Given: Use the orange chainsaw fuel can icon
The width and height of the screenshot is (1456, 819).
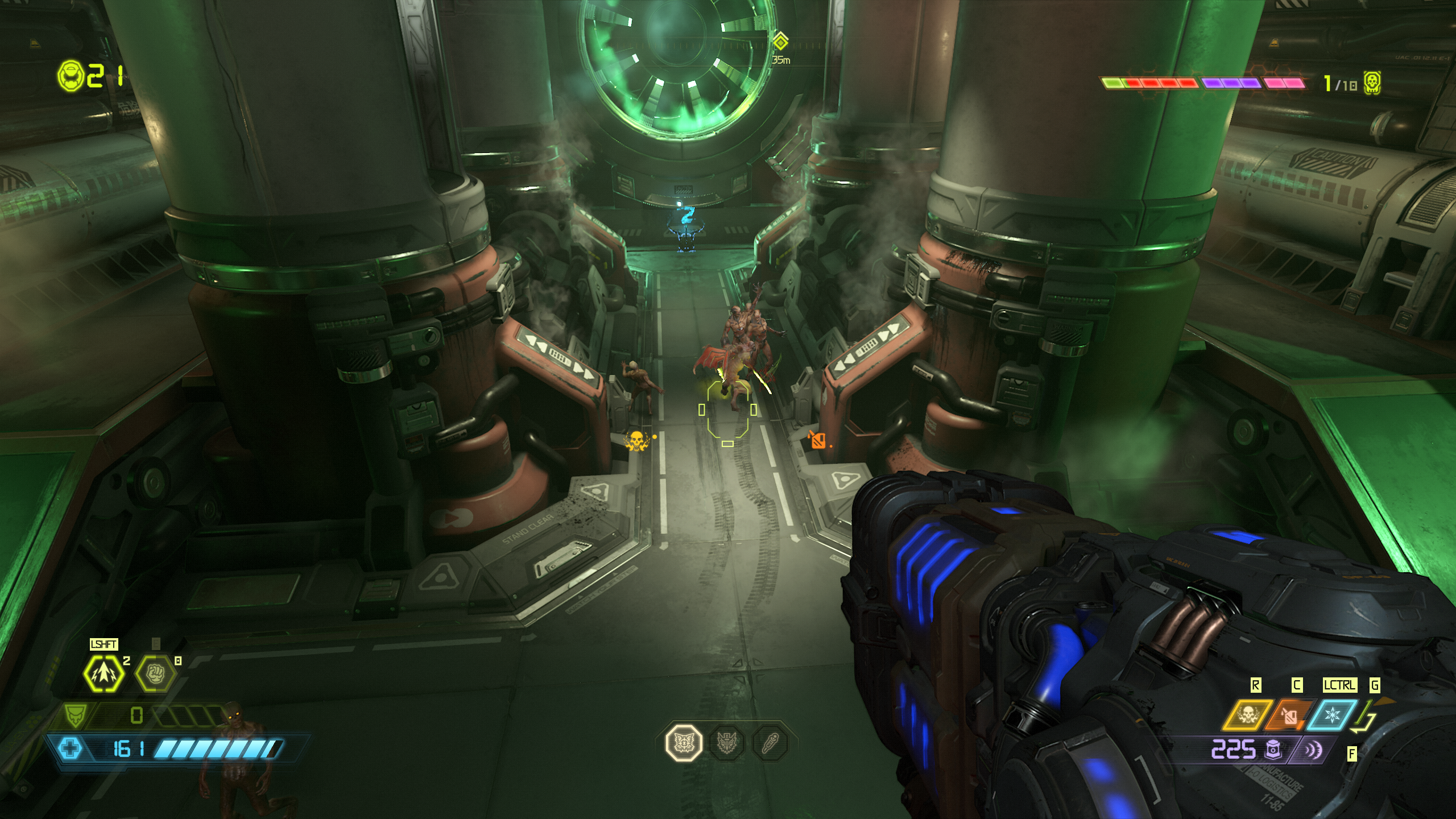Looking at the screenshot, I should (x=1290, y=715).
